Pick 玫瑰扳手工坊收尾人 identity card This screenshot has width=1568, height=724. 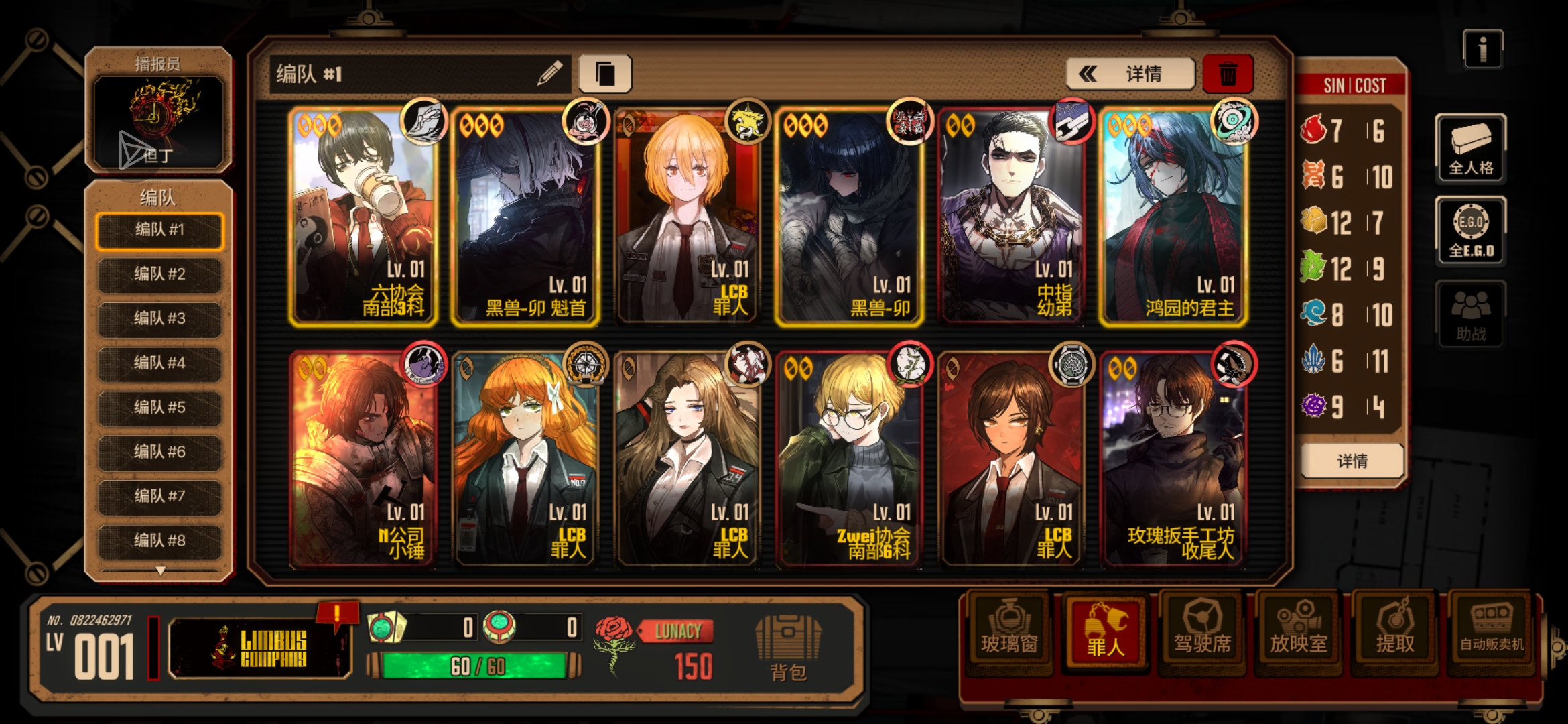pyautogui.click(x=1173, y=461)
